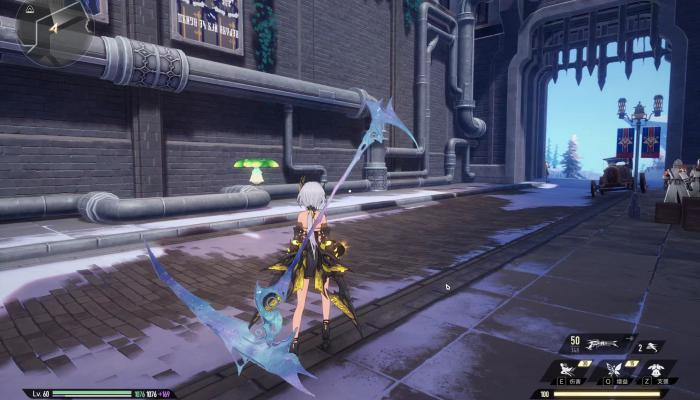Trigger the 支援 support skill icon
This screenshot has width=700, height=400.
pos(658,371)
